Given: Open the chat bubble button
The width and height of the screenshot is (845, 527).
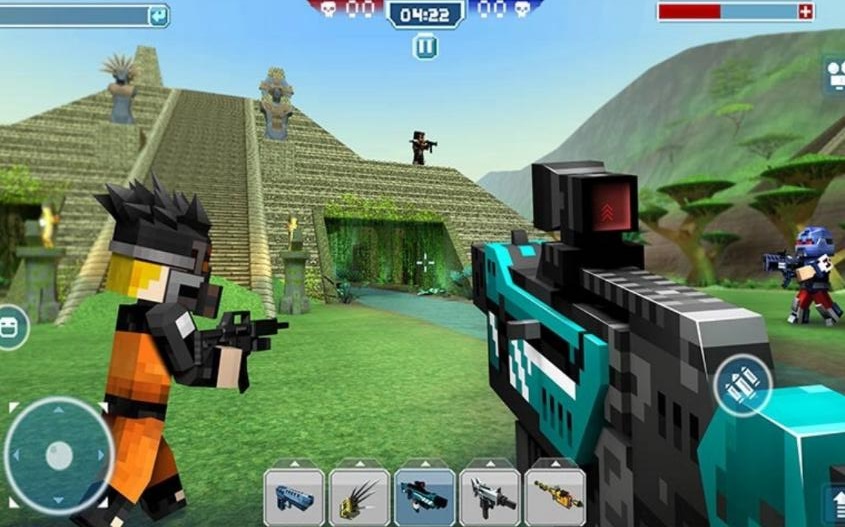Looking at the screenshot, I should (10, 327).
